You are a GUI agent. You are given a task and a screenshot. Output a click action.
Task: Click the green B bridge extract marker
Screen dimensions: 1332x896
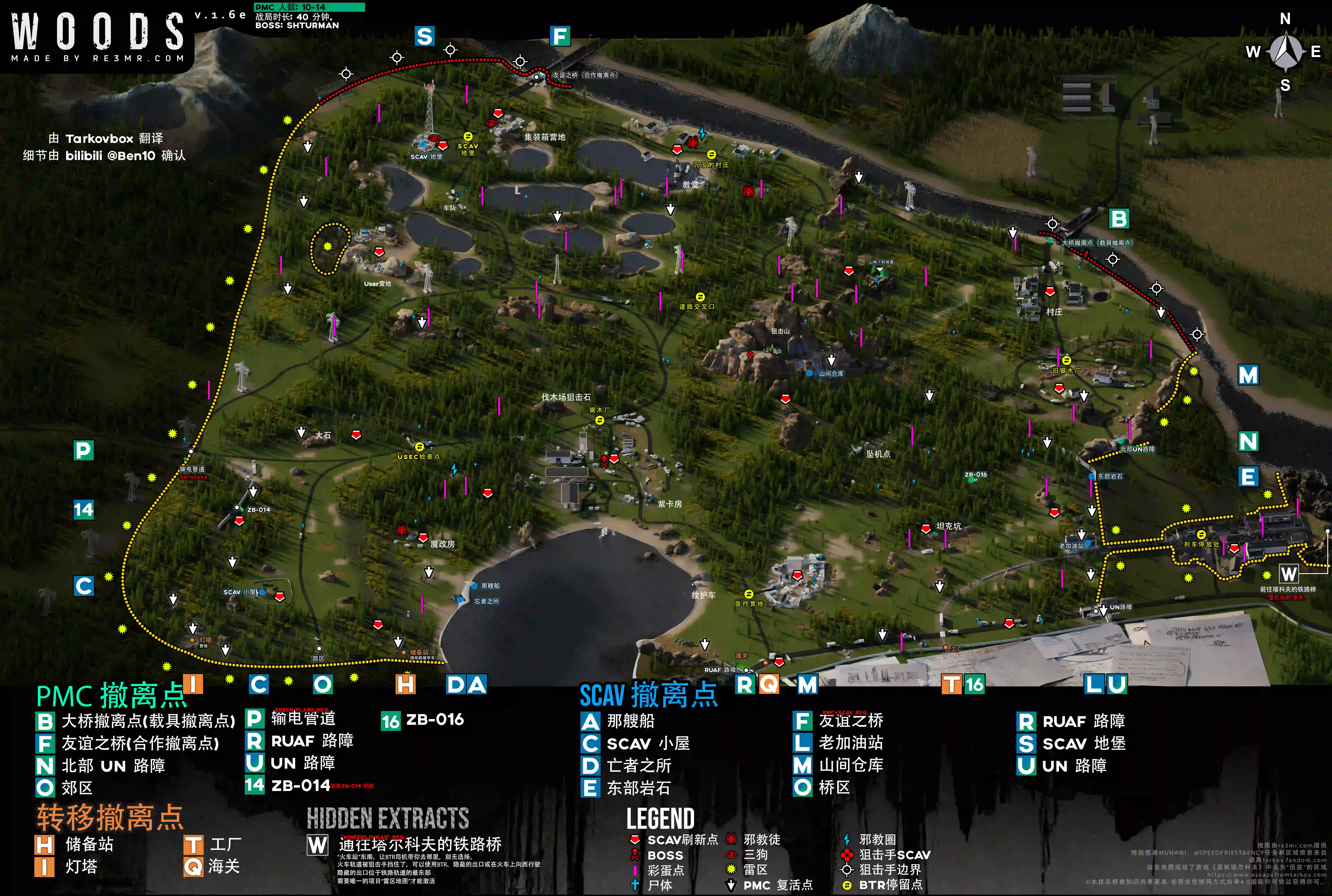pyautogui.click(x=1119, y=219)
